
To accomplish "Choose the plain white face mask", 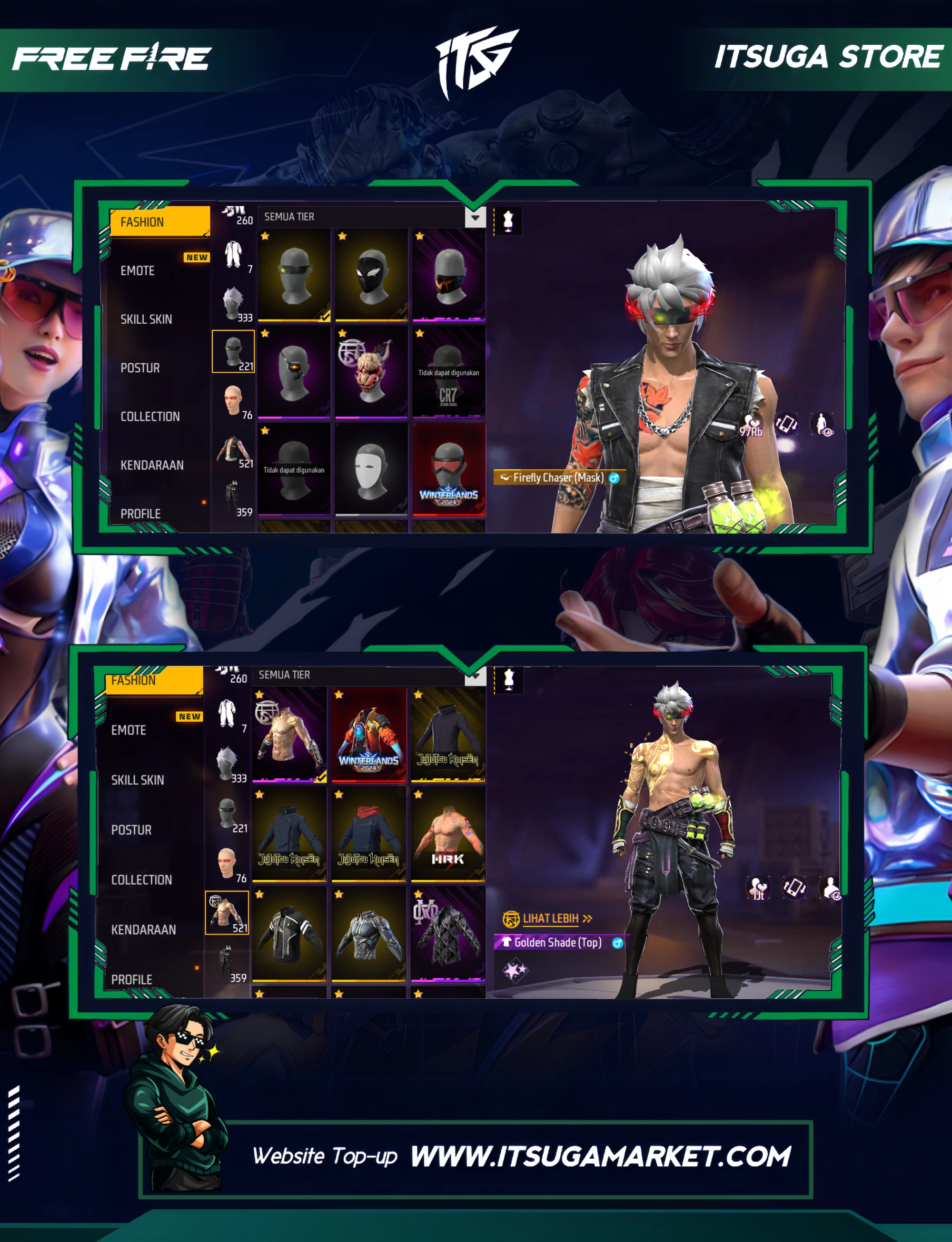I will (371, 470).
